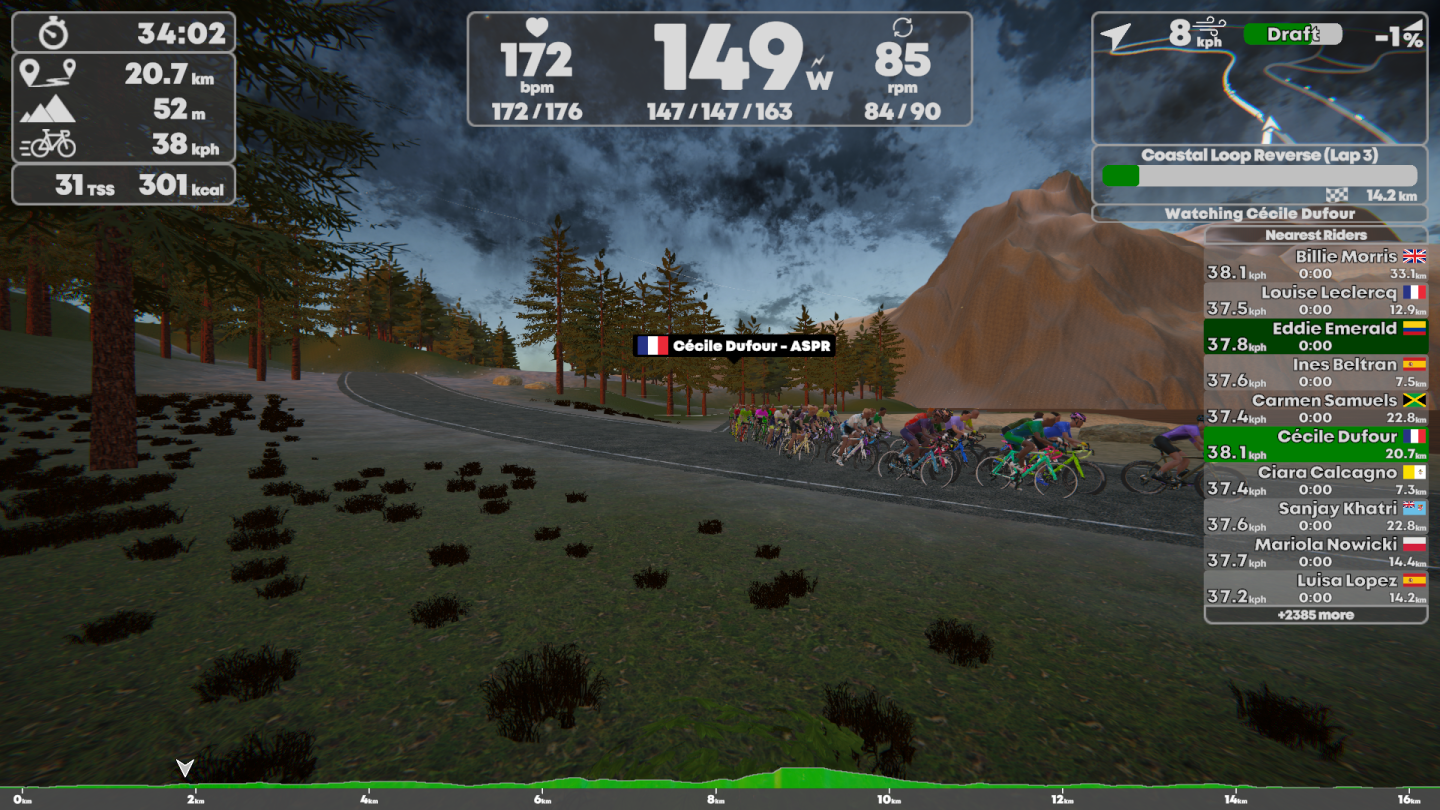Select Ines Beltran from the rider list
This screenshot has width=1440, height=810.
coord(1316,372)
